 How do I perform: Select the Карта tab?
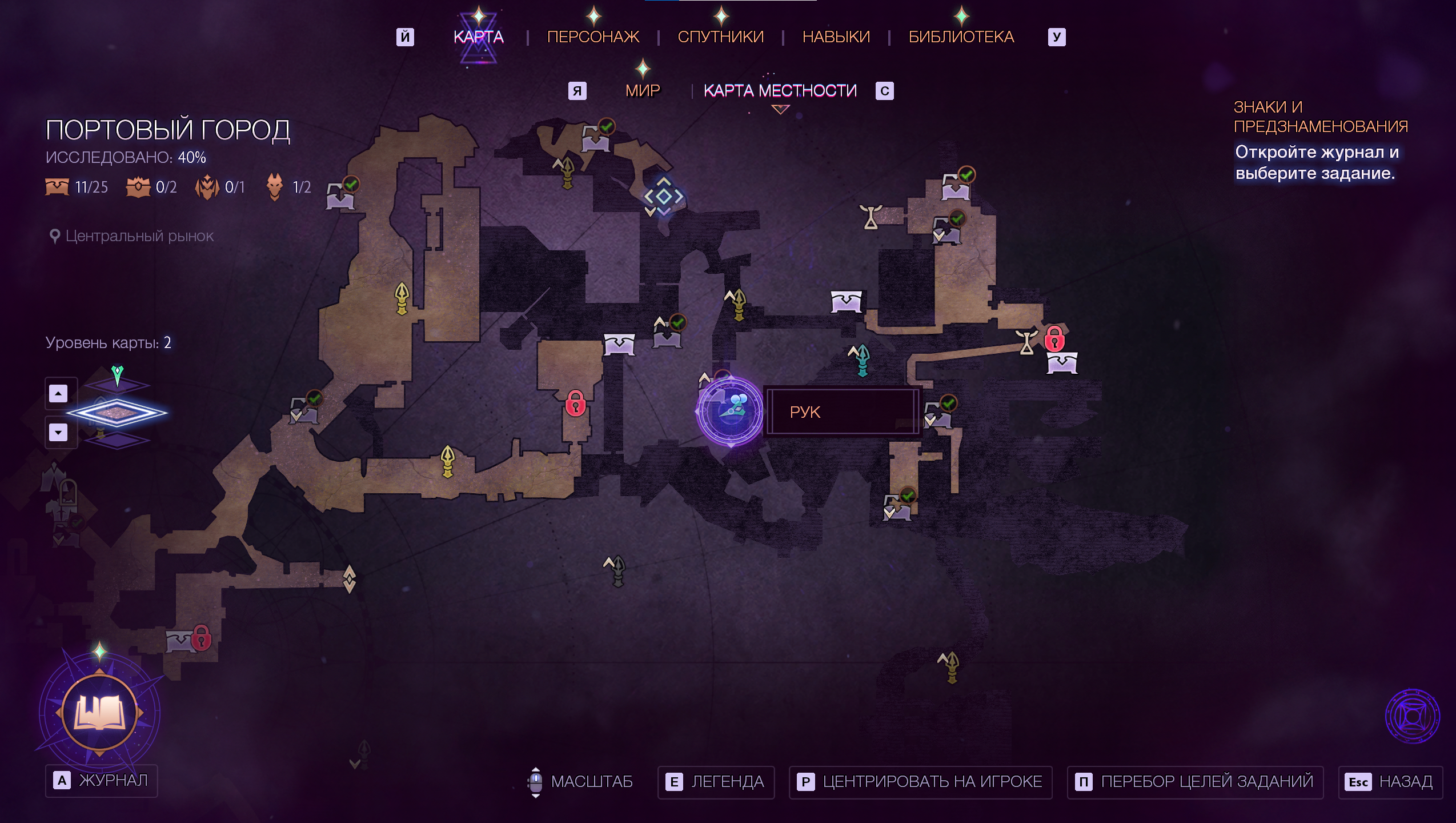click(478, 37)
